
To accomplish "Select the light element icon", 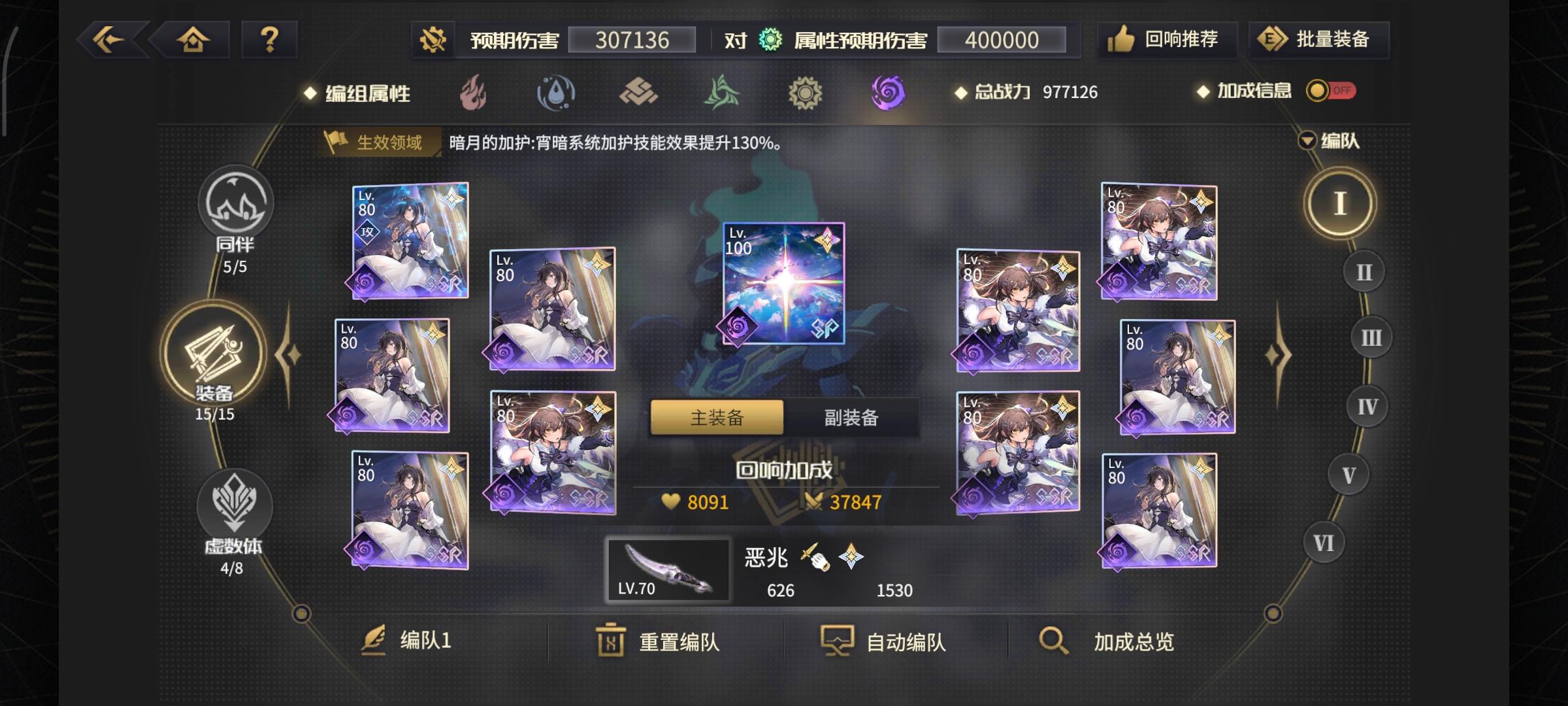I will click(x=804, y=93).
